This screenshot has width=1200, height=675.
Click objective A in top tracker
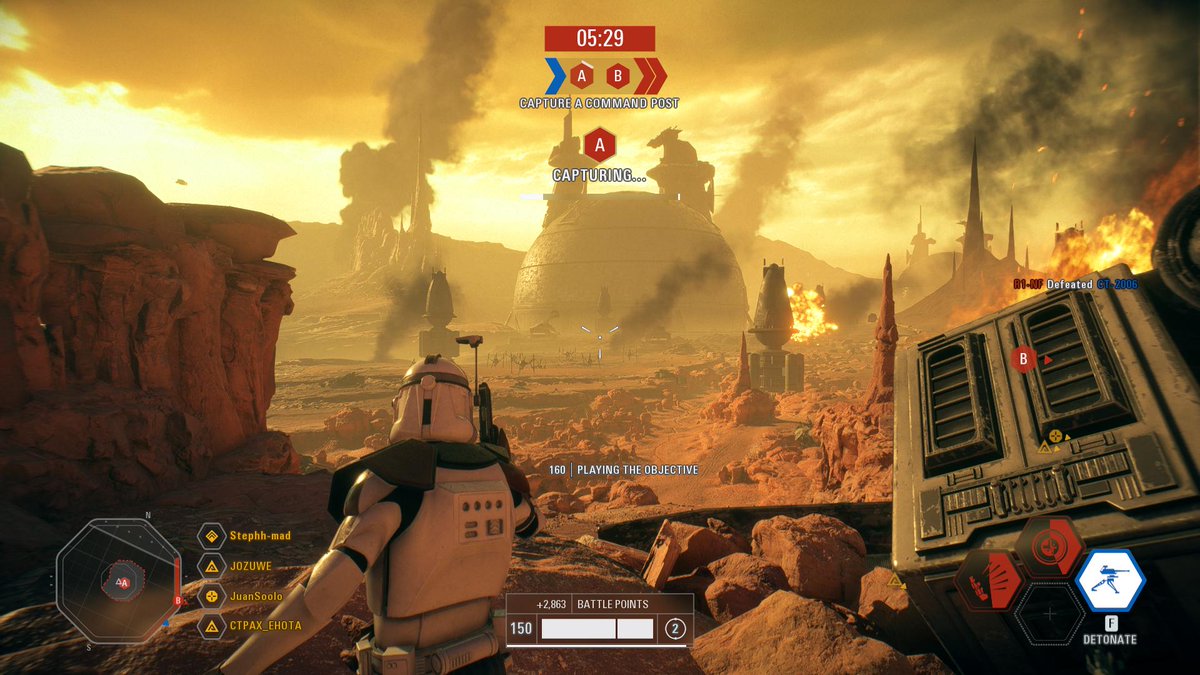point(582,75)
